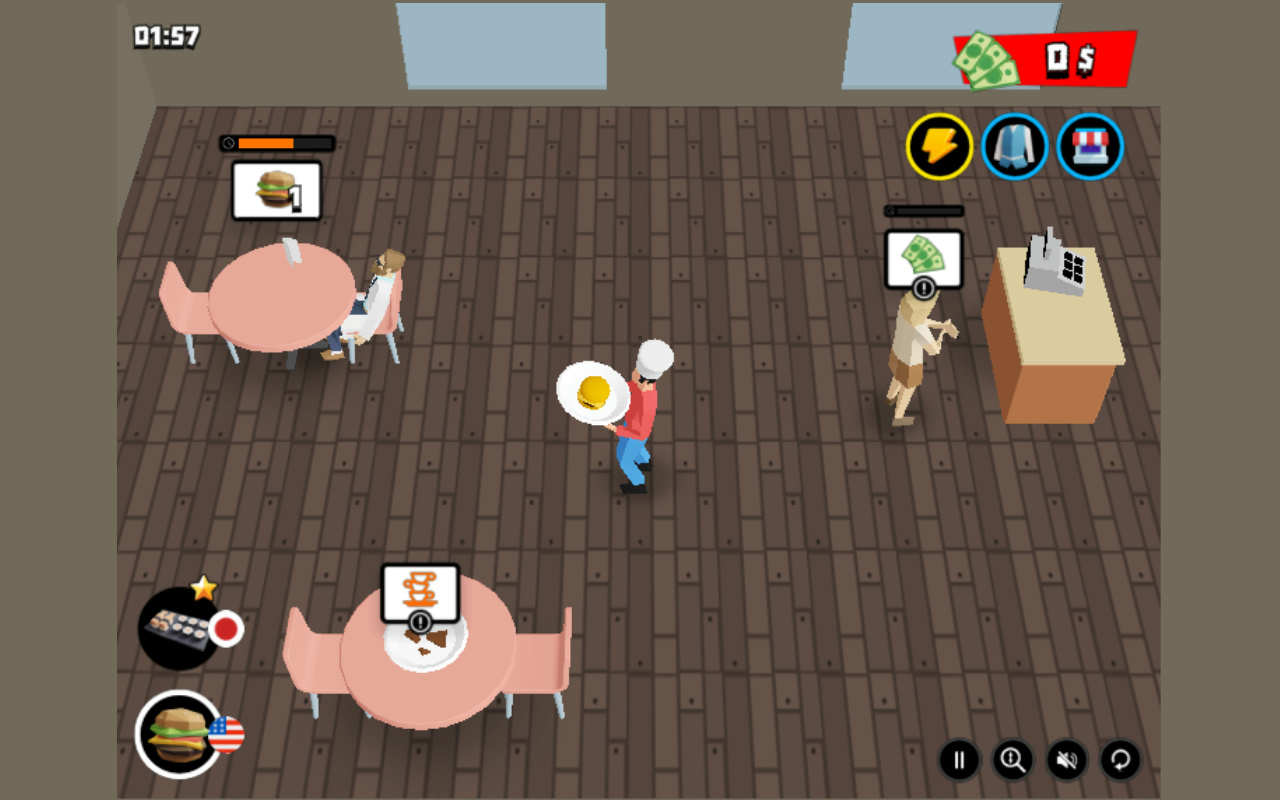Open the lightning boost power-up

click(x=940, y=146)
